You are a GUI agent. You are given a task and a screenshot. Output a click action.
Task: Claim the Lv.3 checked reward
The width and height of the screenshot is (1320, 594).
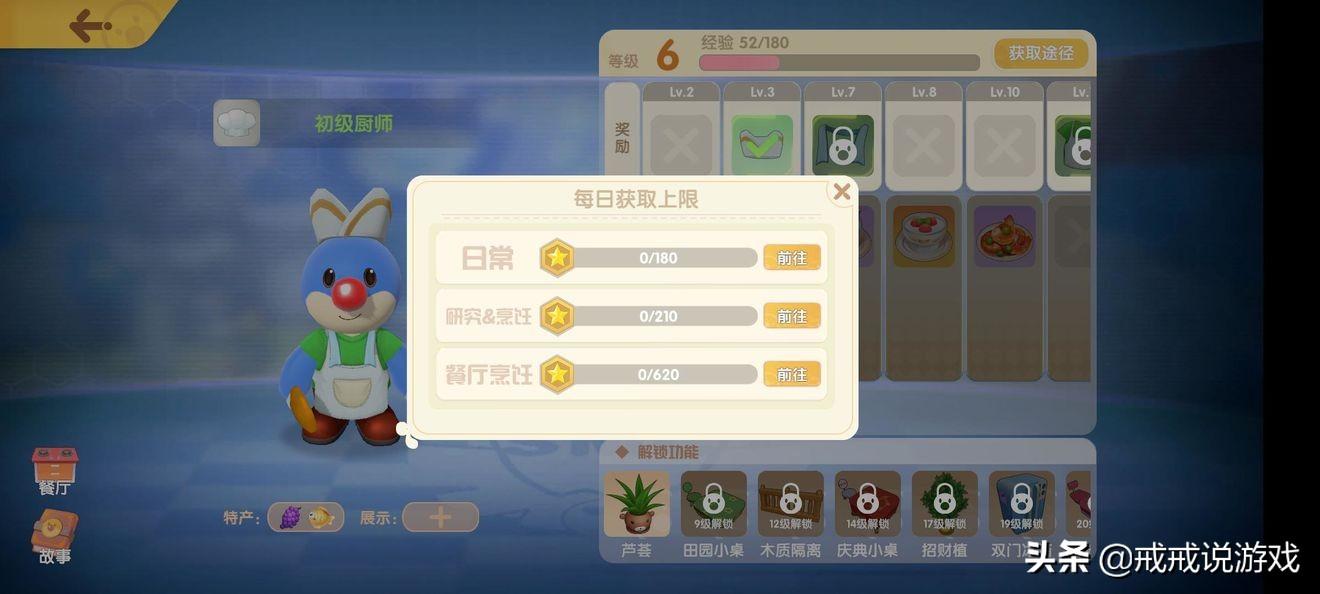pyautogui.click(x=762, y=146)
